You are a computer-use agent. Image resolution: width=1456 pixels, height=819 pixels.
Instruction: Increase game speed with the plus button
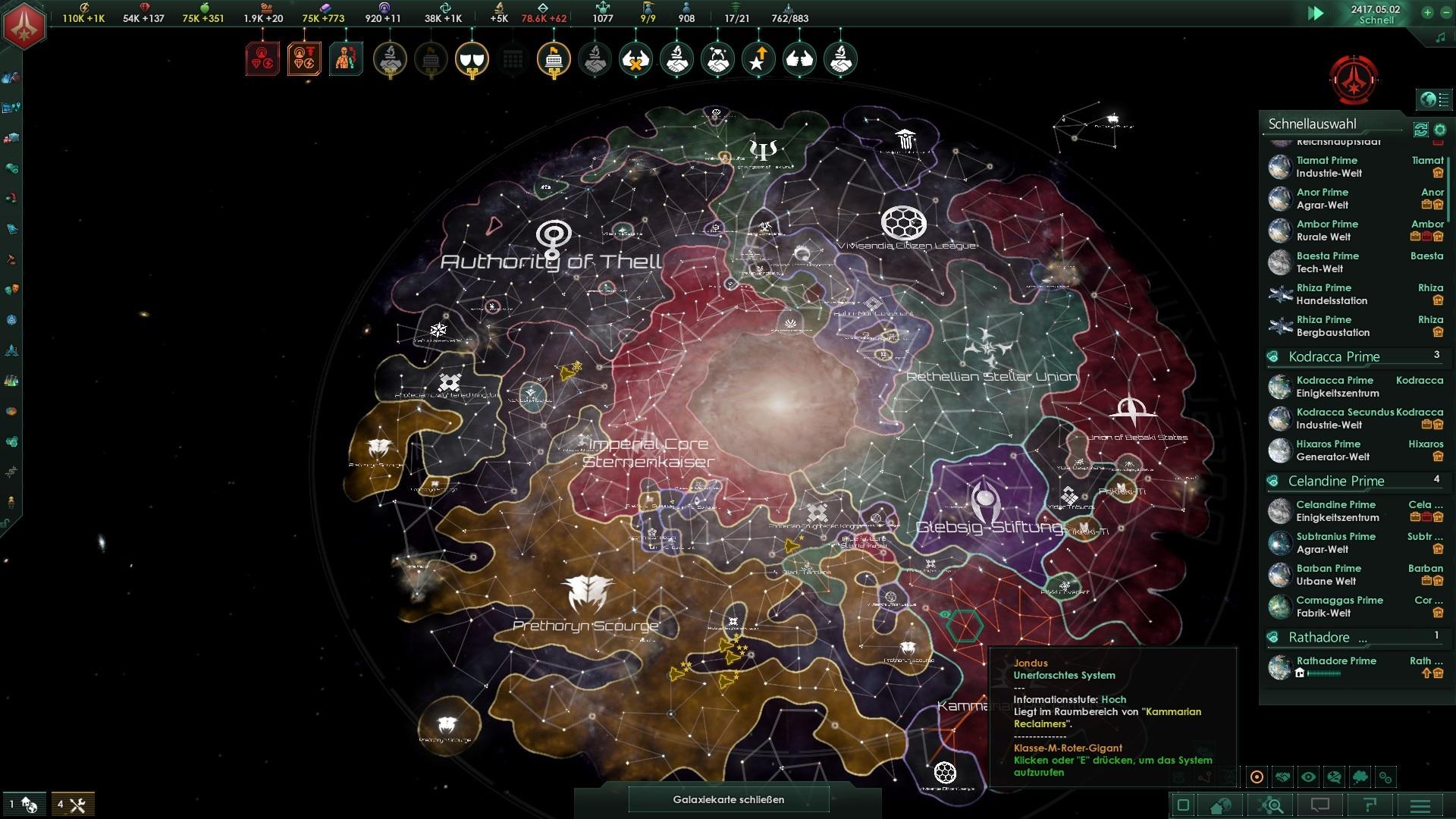[x=1427, y=12]
